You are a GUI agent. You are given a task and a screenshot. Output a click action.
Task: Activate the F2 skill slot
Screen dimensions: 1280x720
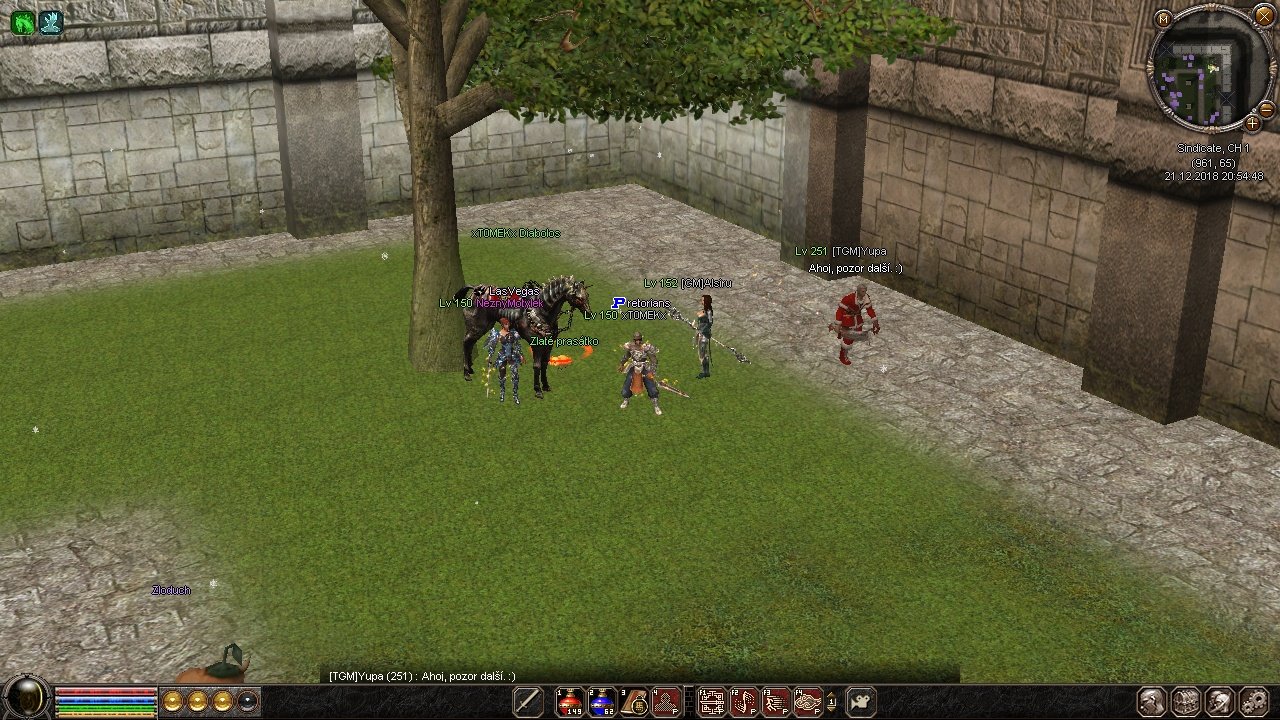pyautogui.click(x=744, y=701)
